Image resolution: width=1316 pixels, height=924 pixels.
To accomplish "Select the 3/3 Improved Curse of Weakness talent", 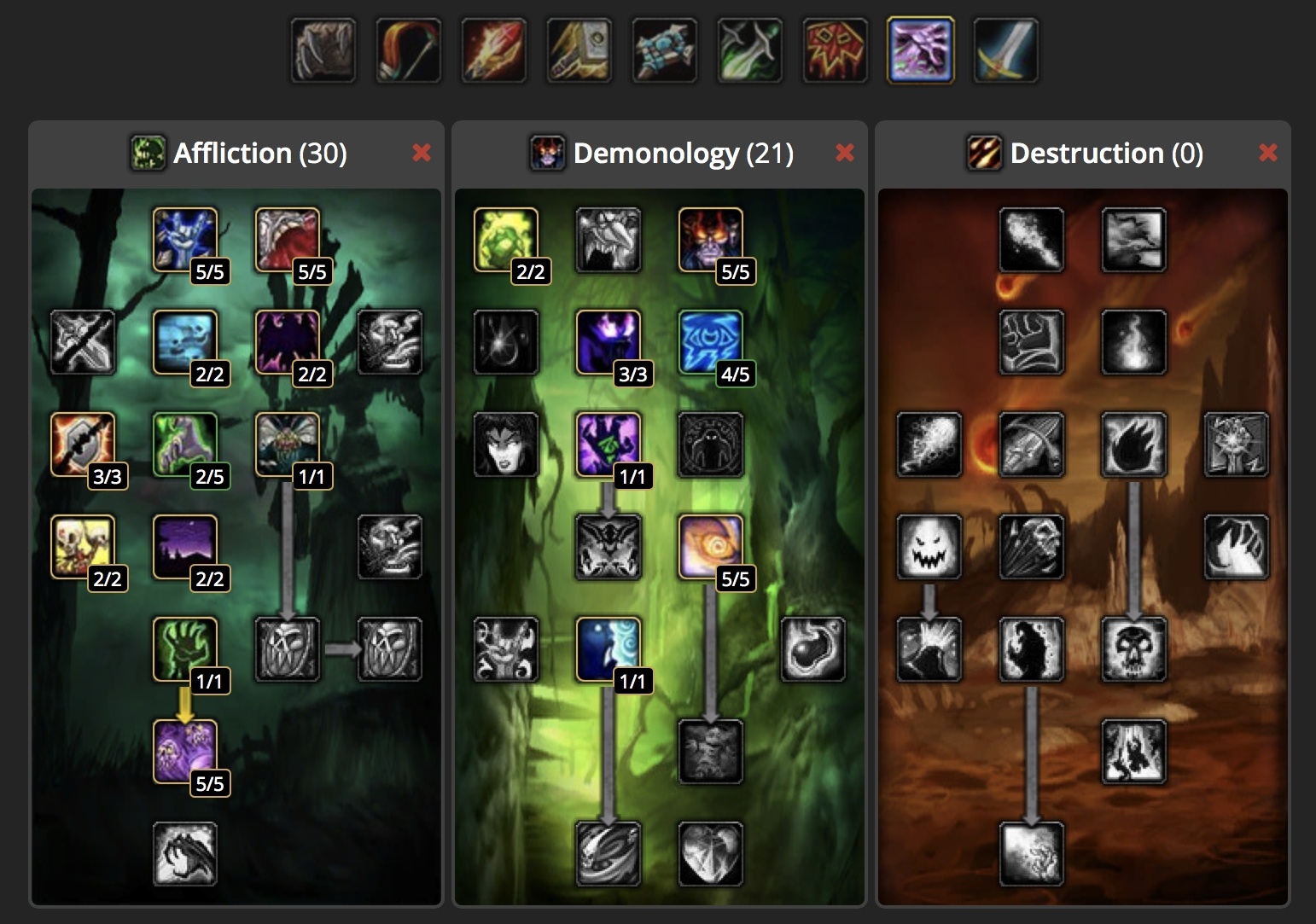I will pyautogui.click(x=83, y=445).
